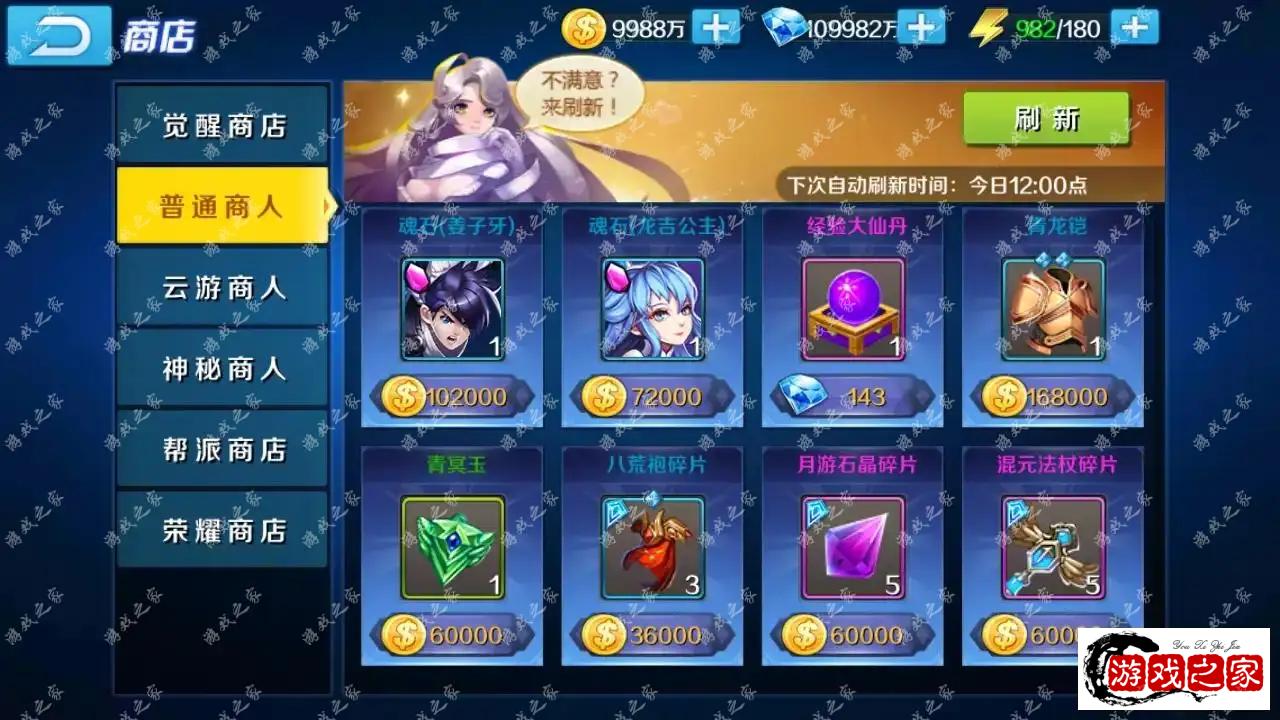Select the 普通商人 tab

click(x=223, y=206)
